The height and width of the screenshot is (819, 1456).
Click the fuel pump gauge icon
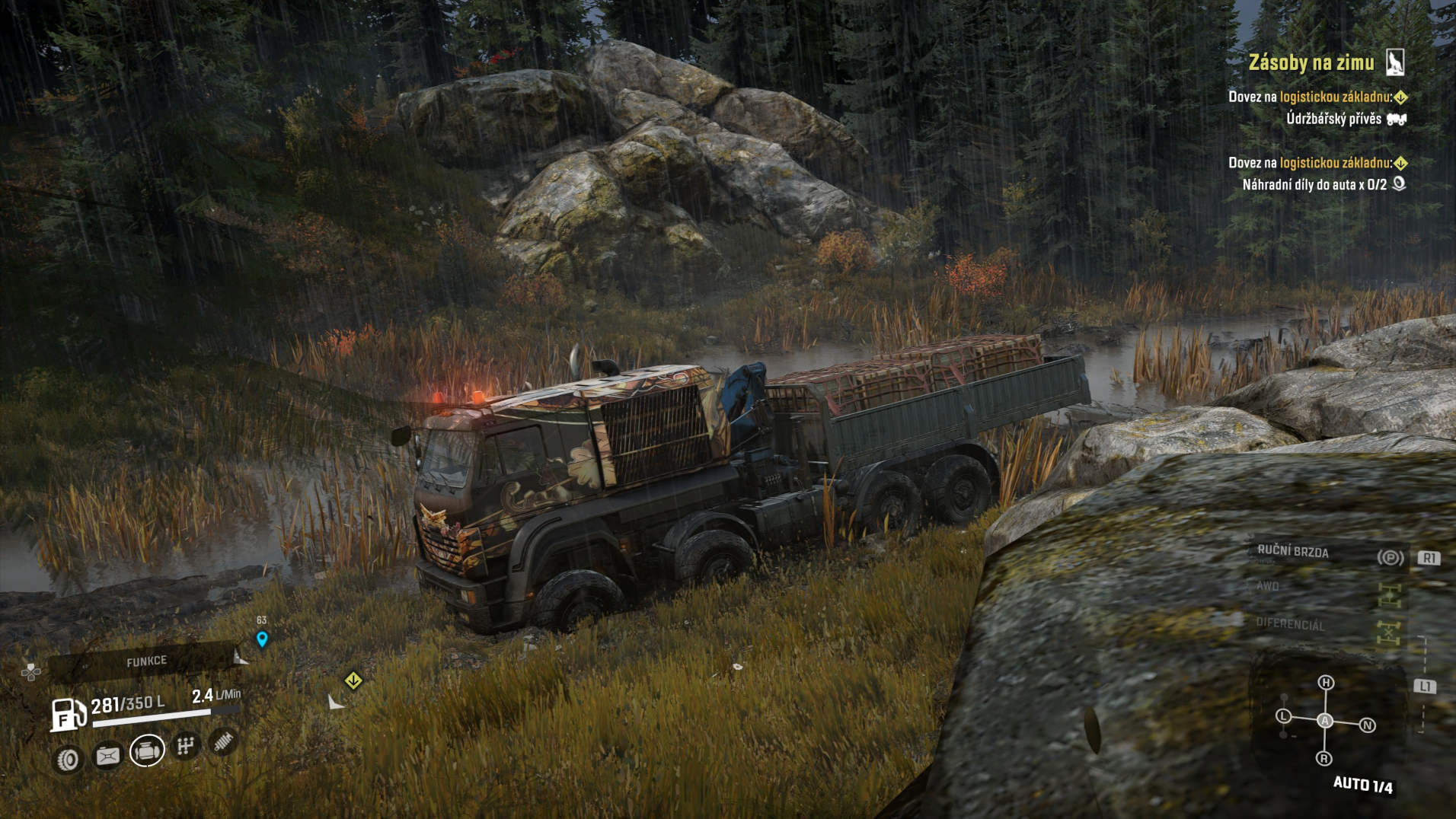tap(67, 715)
